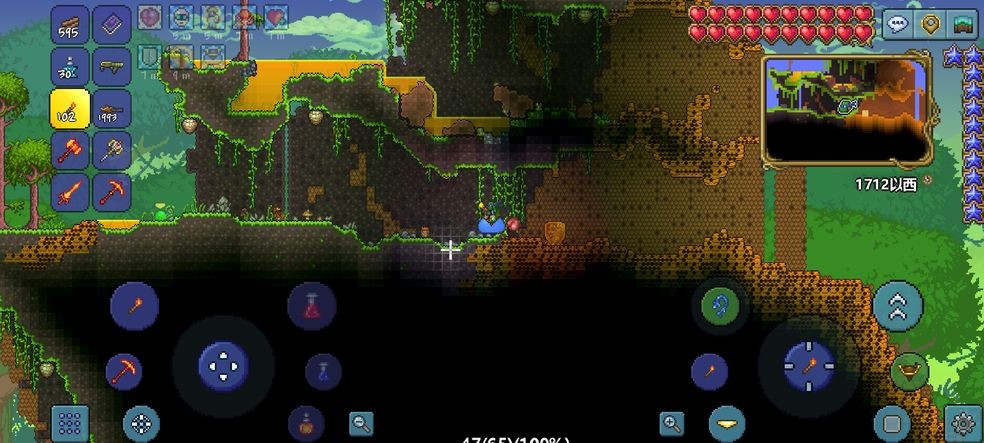Select the highlighted yellow hotbar slot
984x443 pixels.
(69, 109)
